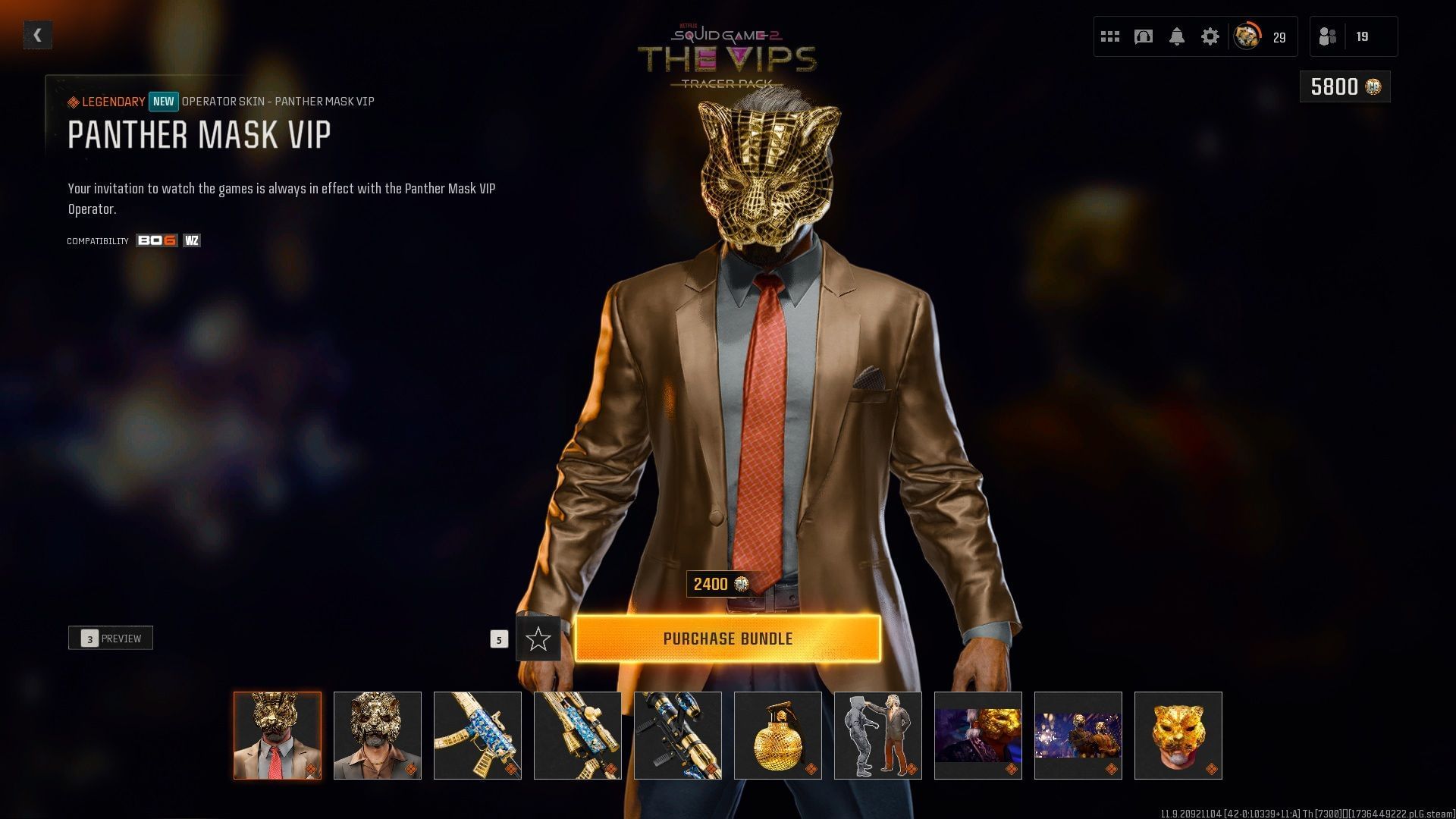Select the gold panther mask emblem thumbnail

pos(1178,735)
